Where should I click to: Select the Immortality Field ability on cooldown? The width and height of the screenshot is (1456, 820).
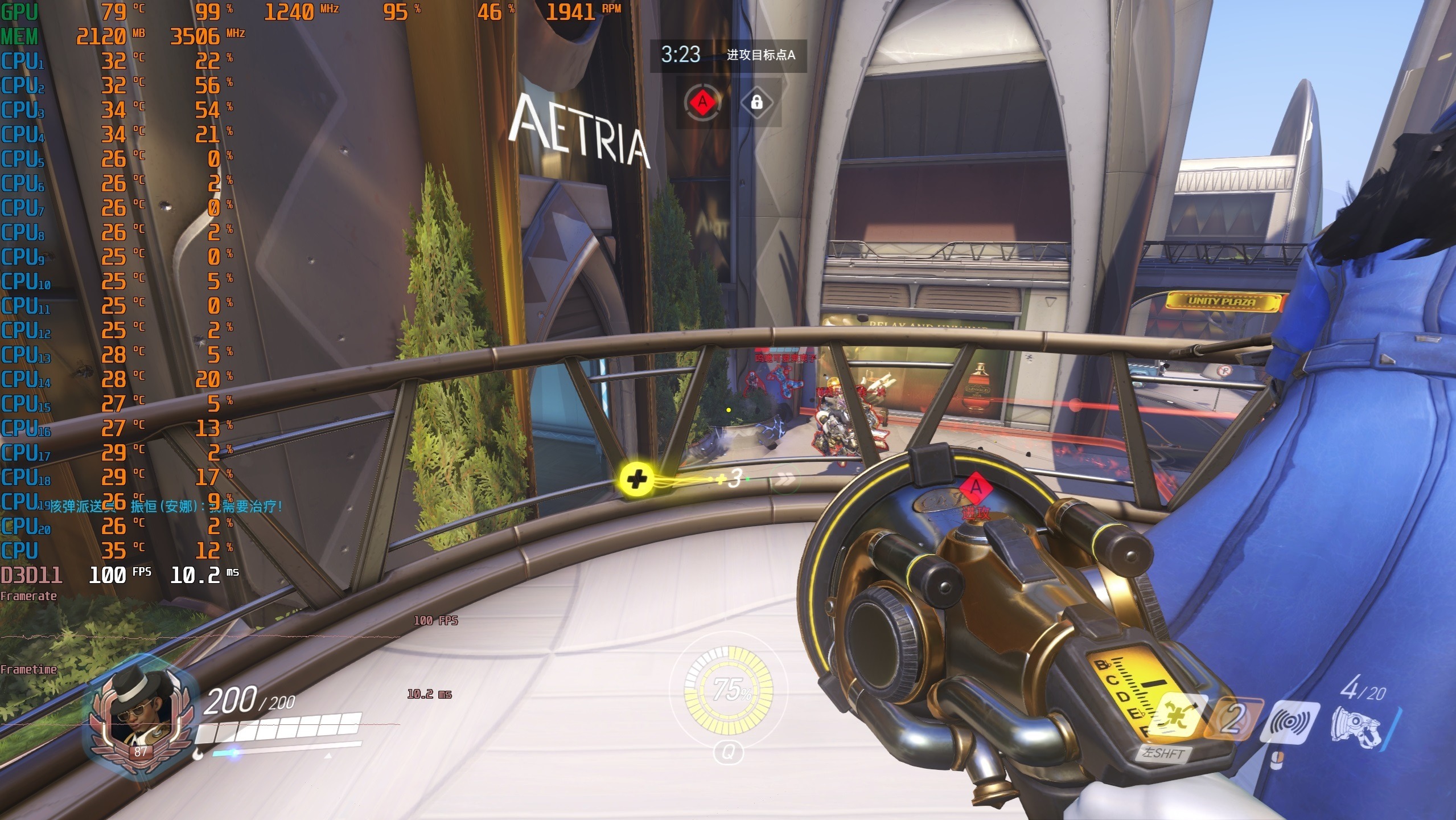(1235, 720)
